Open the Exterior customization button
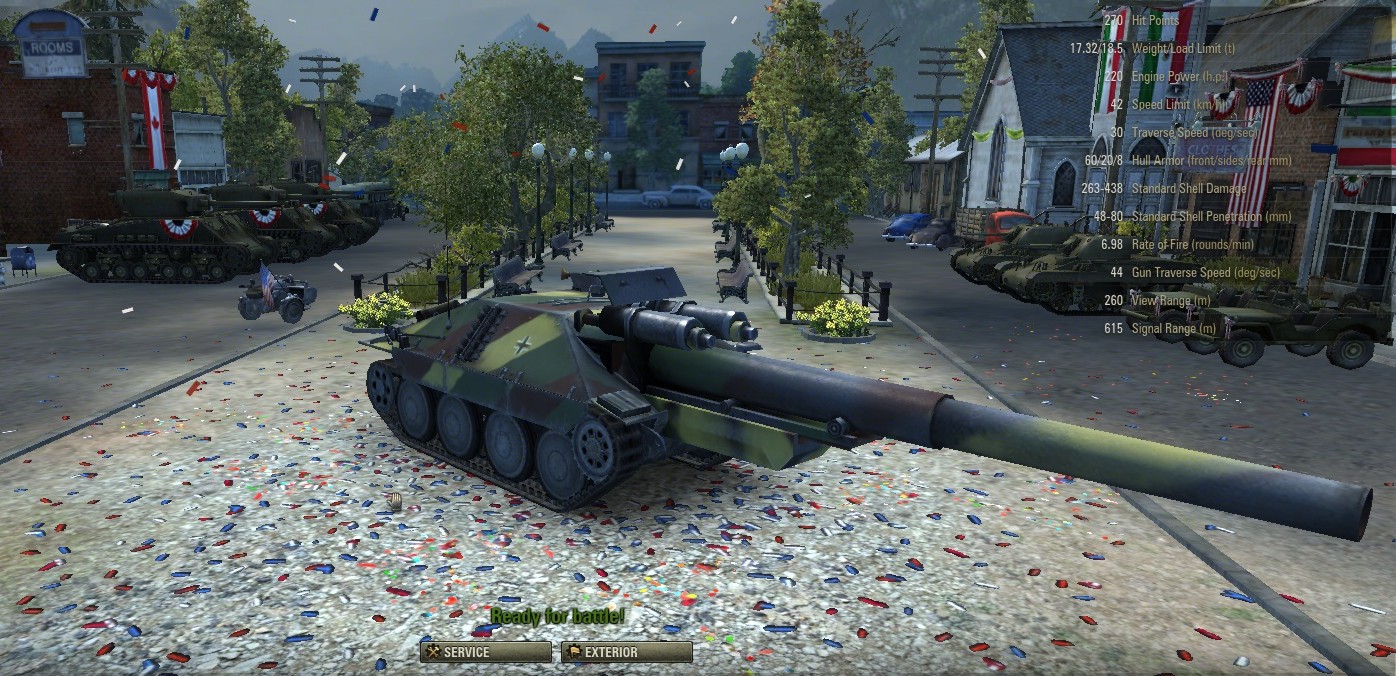 coord(626,652)
